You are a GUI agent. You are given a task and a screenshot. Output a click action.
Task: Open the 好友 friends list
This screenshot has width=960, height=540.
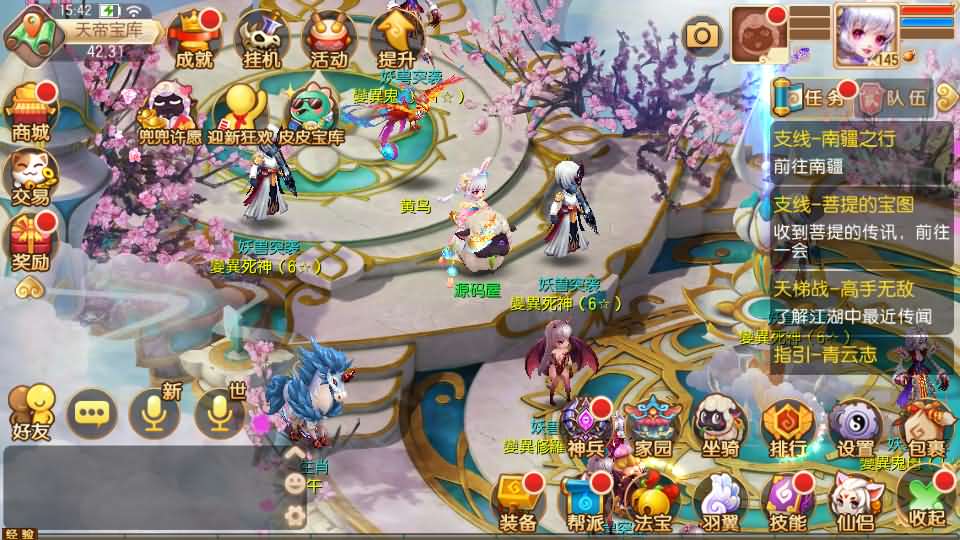(30, 412)
